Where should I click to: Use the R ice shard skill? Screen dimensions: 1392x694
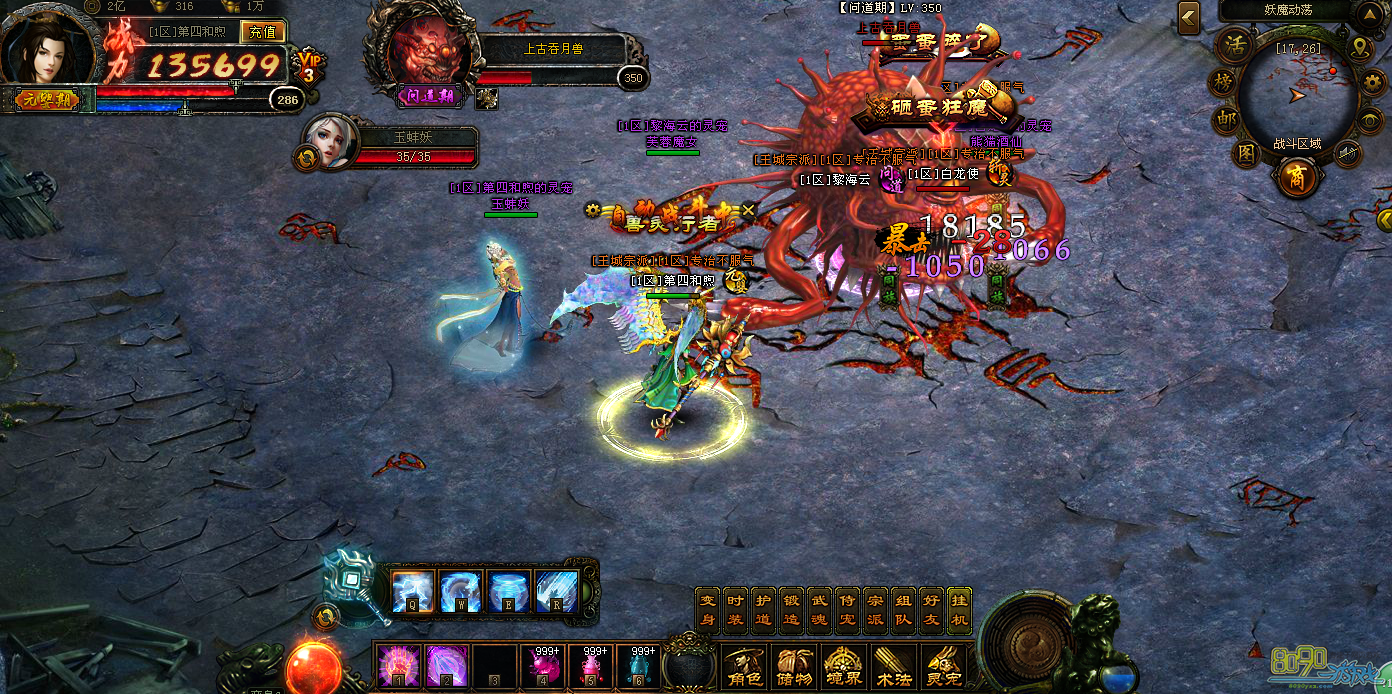click(556, 591)
